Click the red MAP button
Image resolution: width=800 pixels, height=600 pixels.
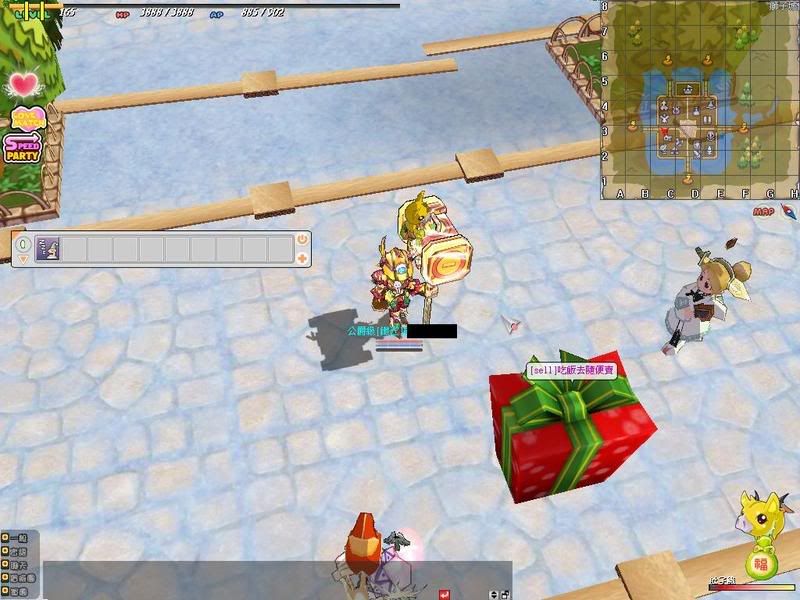coord(764,212)
